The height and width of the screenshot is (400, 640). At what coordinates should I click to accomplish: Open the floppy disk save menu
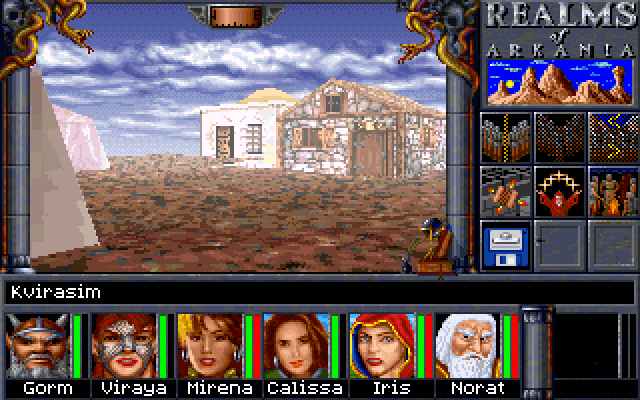505,245
